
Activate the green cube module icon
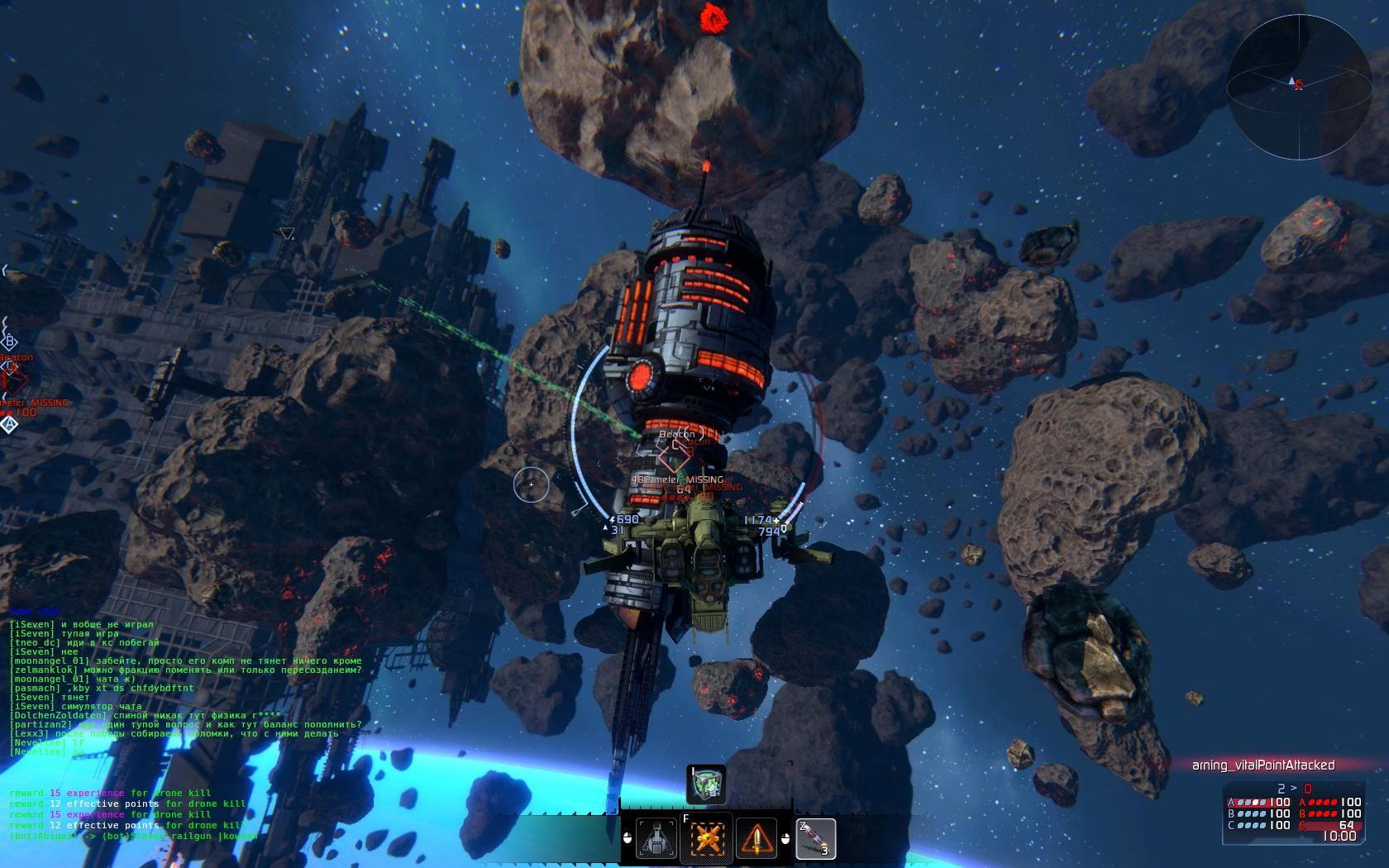(x=708, y=784)
